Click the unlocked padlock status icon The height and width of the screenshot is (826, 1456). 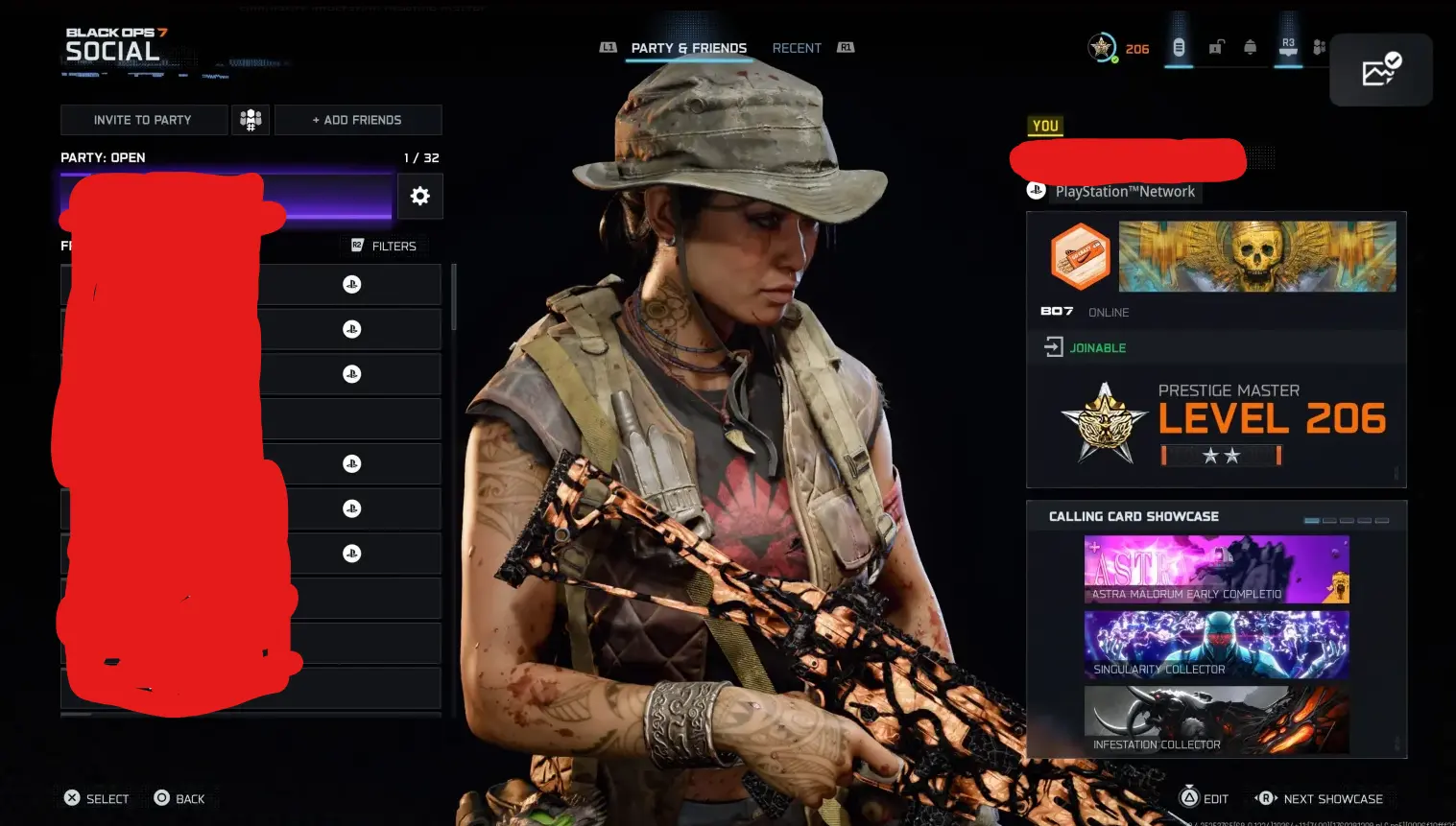click(1215, 45)
